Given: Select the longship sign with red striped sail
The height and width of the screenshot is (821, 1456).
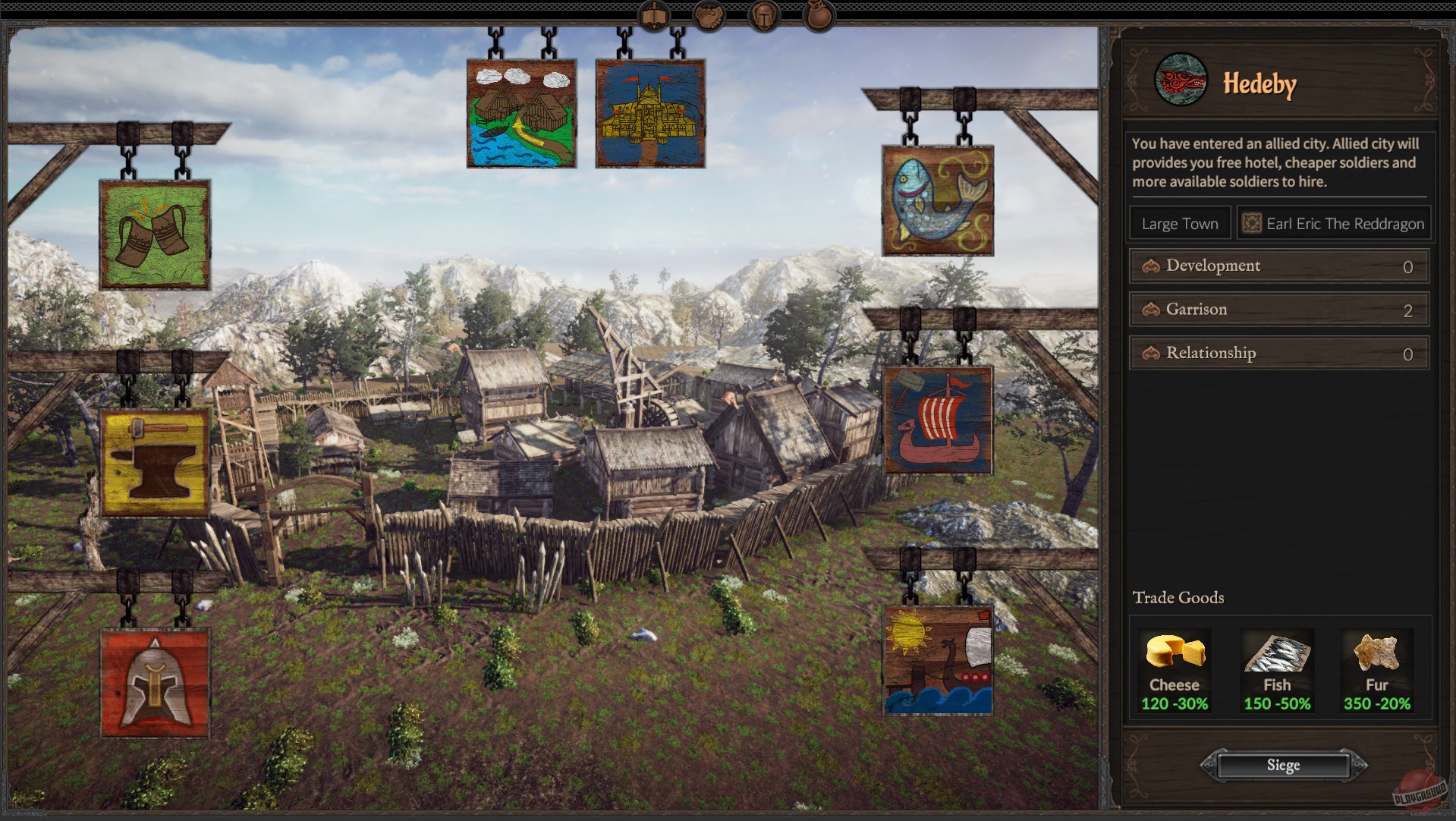Looking at the screenshot, I should point(939,421).
